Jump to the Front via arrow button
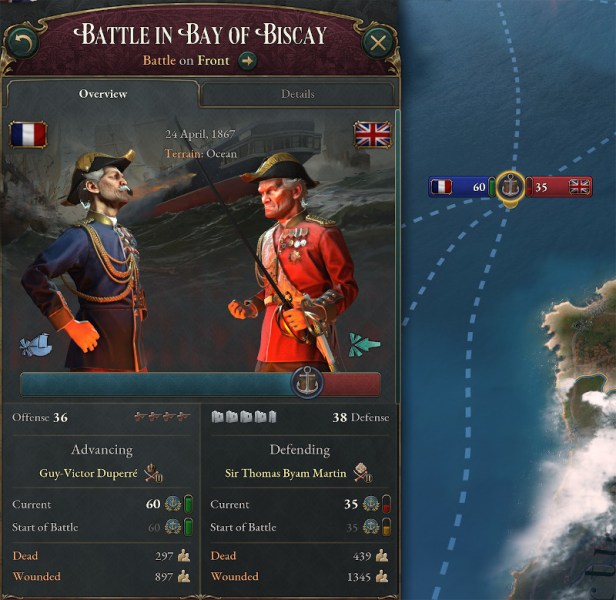Screen dimensions: 616x600 pos(248,61)
